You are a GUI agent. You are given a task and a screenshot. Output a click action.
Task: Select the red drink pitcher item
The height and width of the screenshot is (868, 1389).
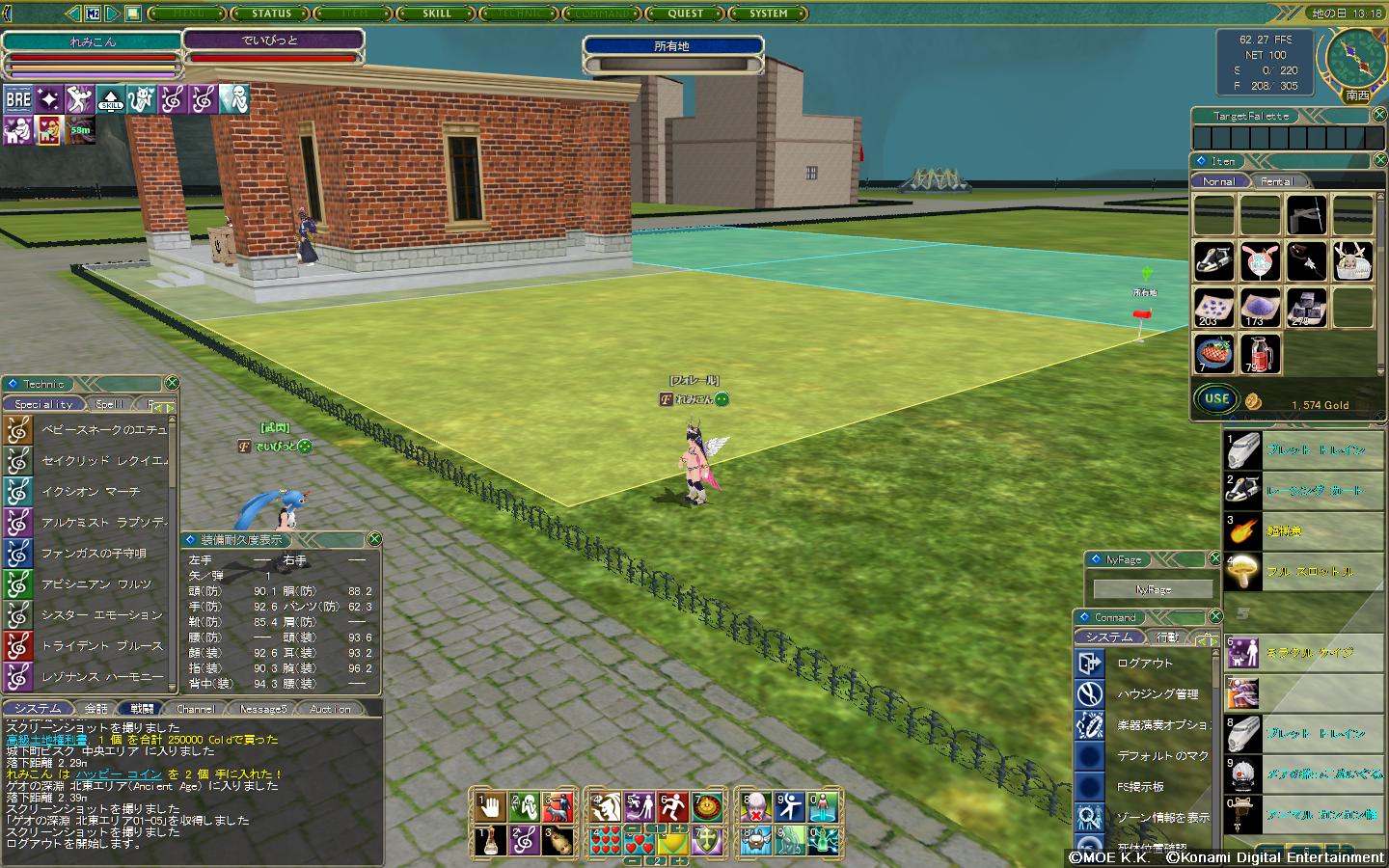(1260, 353)
